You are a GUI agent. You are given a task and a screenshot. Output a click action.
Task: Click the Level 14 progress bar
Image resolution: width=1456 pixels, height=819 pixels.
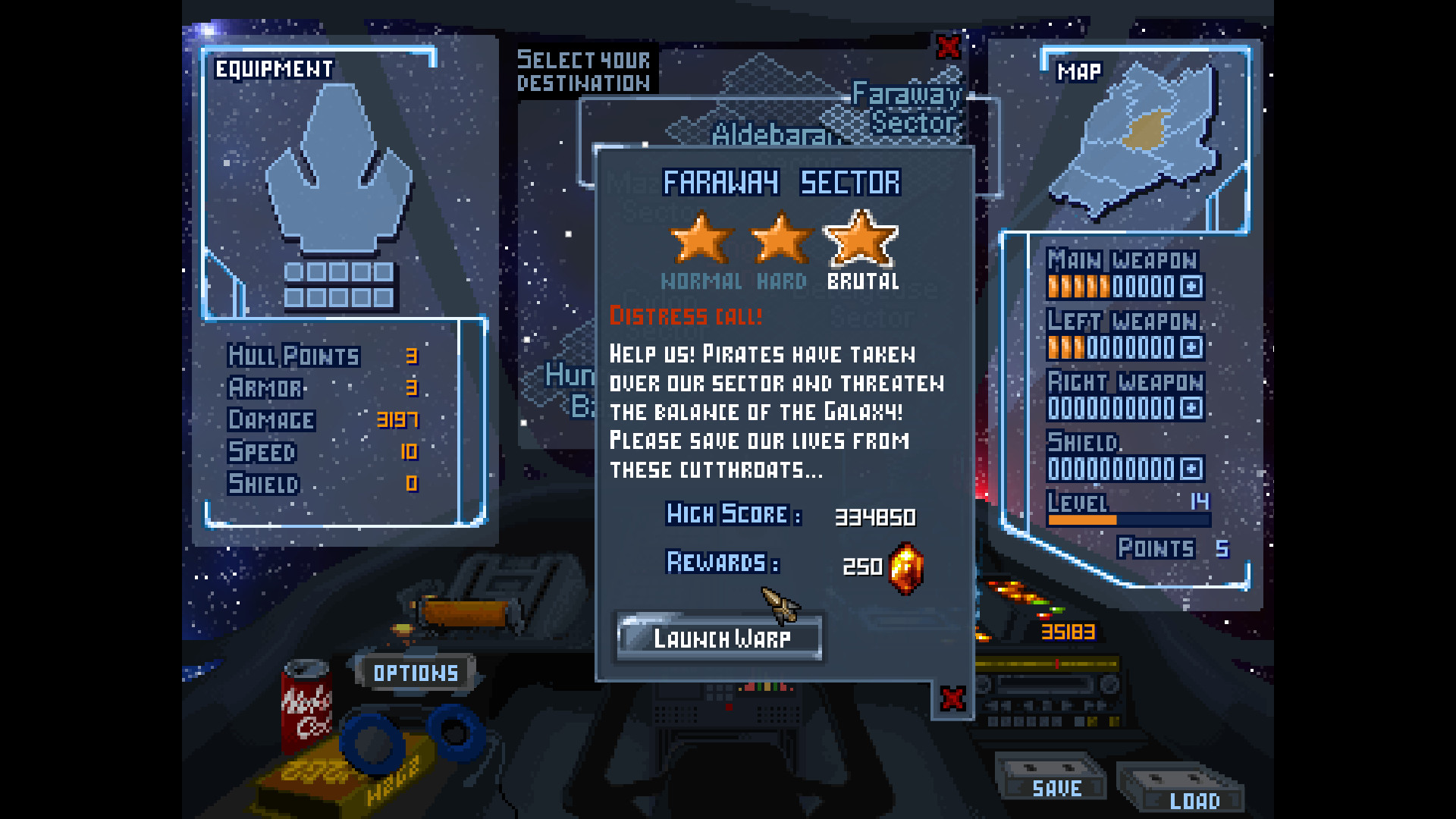[1128, 519]
